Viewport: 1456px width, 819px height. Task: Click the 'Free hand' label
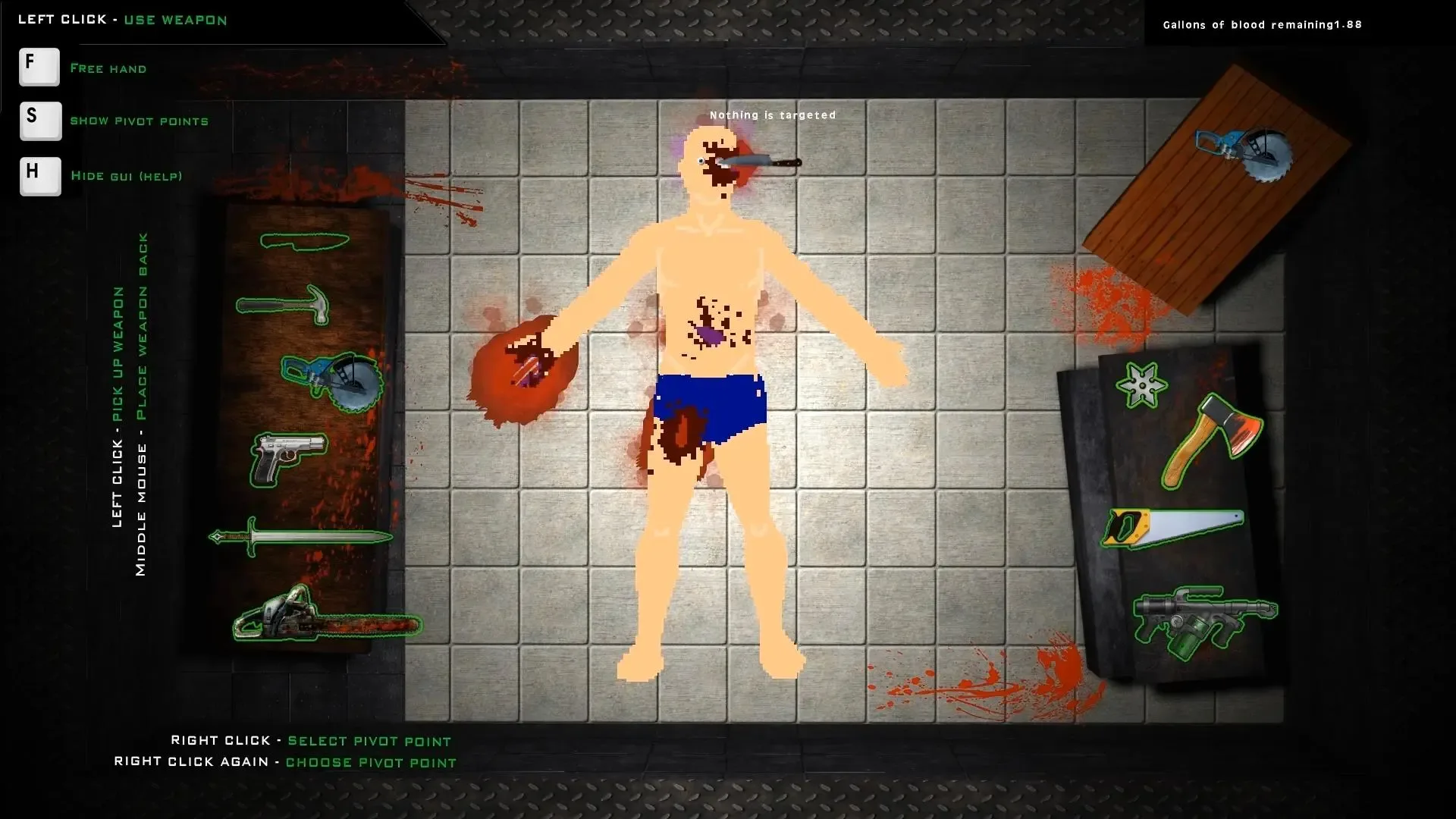[108, 68]
